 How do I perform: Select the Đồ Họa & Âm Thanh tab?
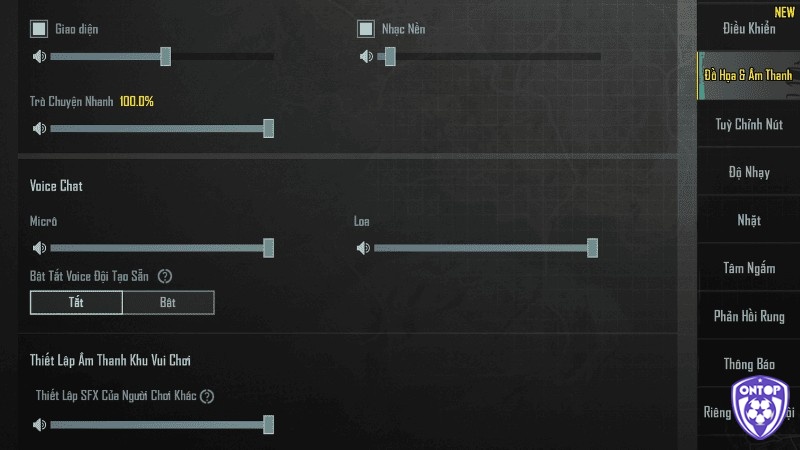(748, 76)
